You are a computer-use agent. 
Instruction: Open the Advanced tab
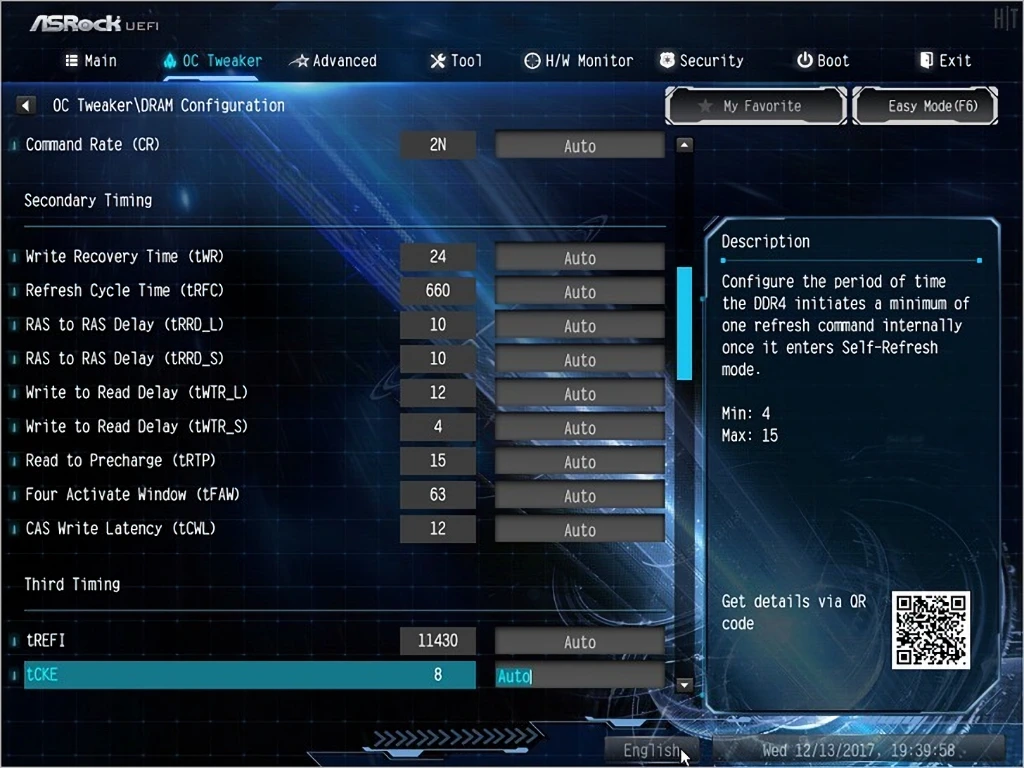pyautogui.click(x=333, y=61)
